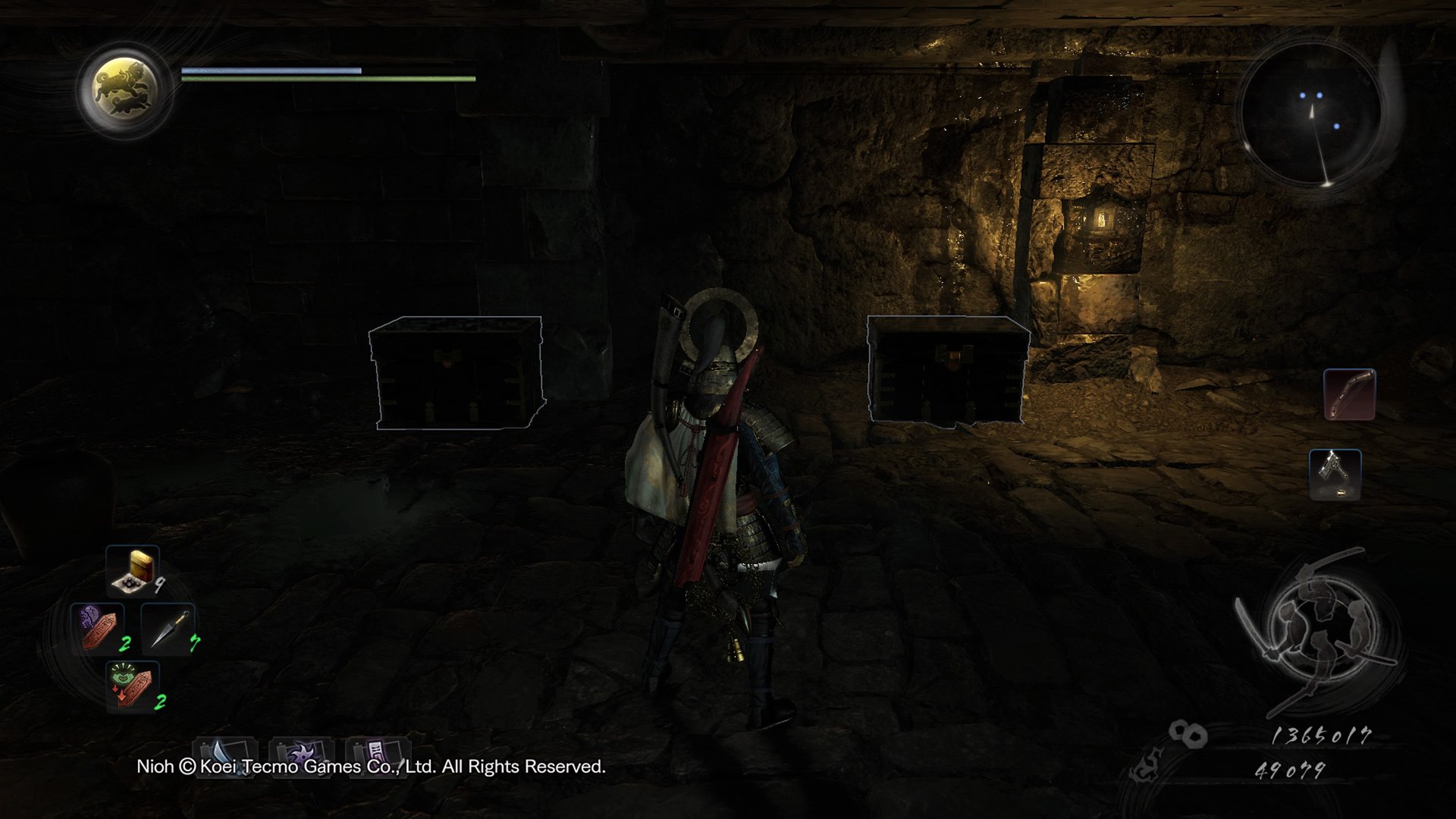Select the curved blade quick slot

[x=225, y=756]
